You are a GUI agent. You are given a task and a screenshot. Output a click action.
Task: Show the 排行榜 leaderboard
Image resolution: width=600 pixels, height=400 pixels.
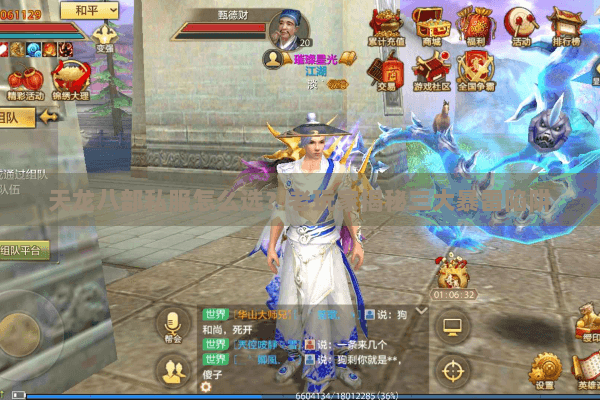(x=566, y=24)
